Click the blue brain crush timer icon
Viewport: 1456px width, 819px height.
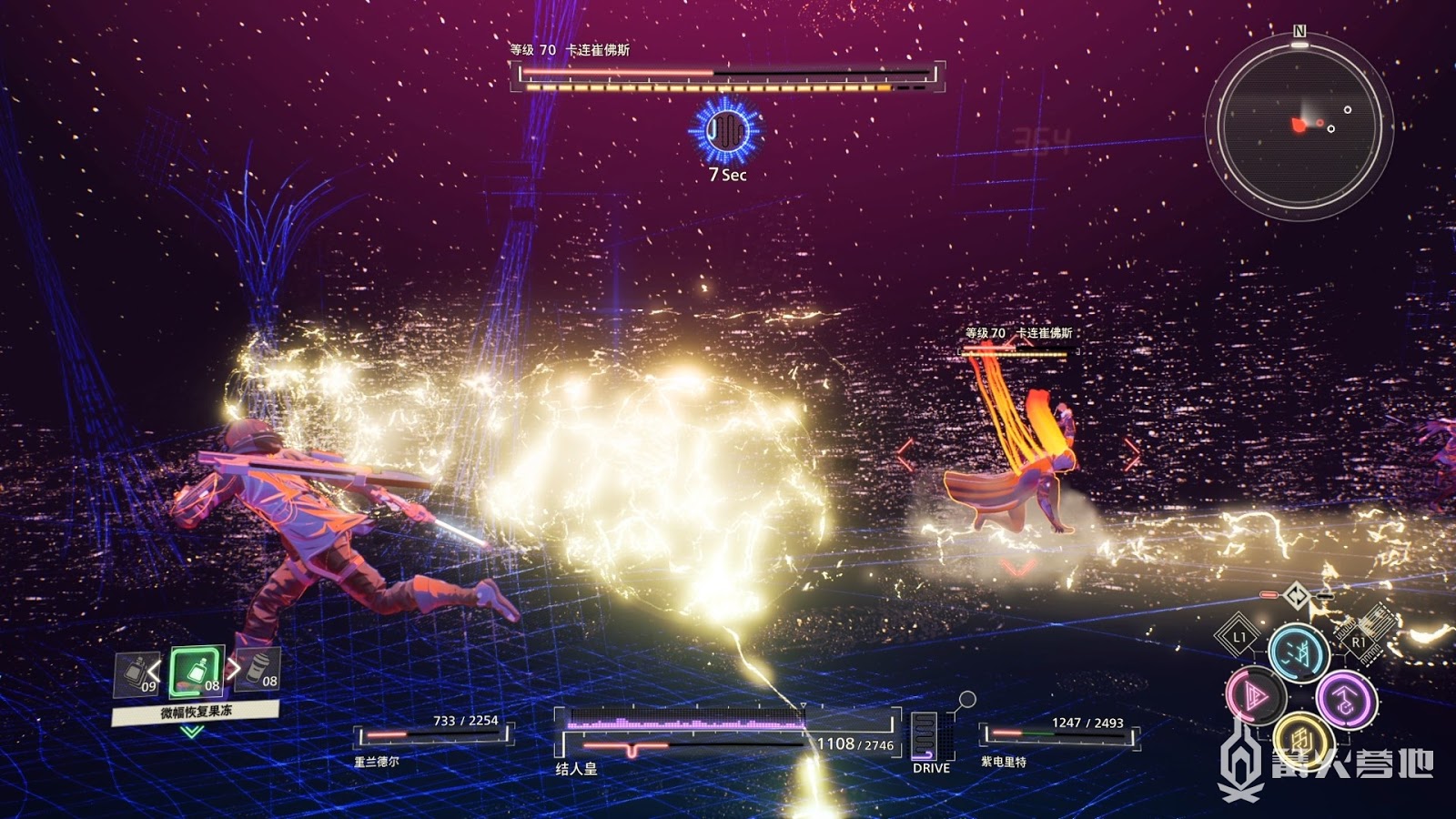tap(725, 132)
